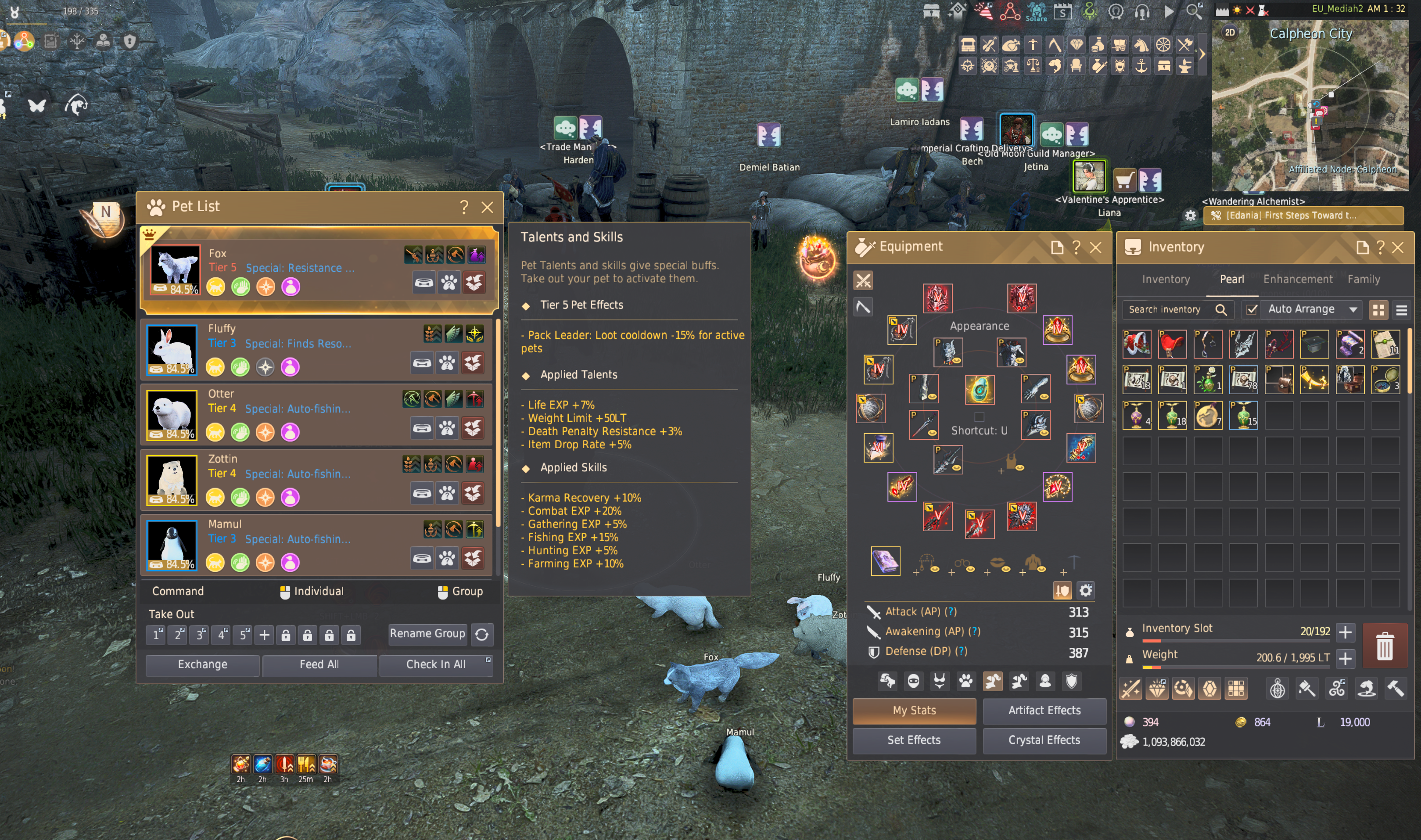Click the Rename Group button
The width and height of the screenshot is (1421, 840).
click(427, 633)
